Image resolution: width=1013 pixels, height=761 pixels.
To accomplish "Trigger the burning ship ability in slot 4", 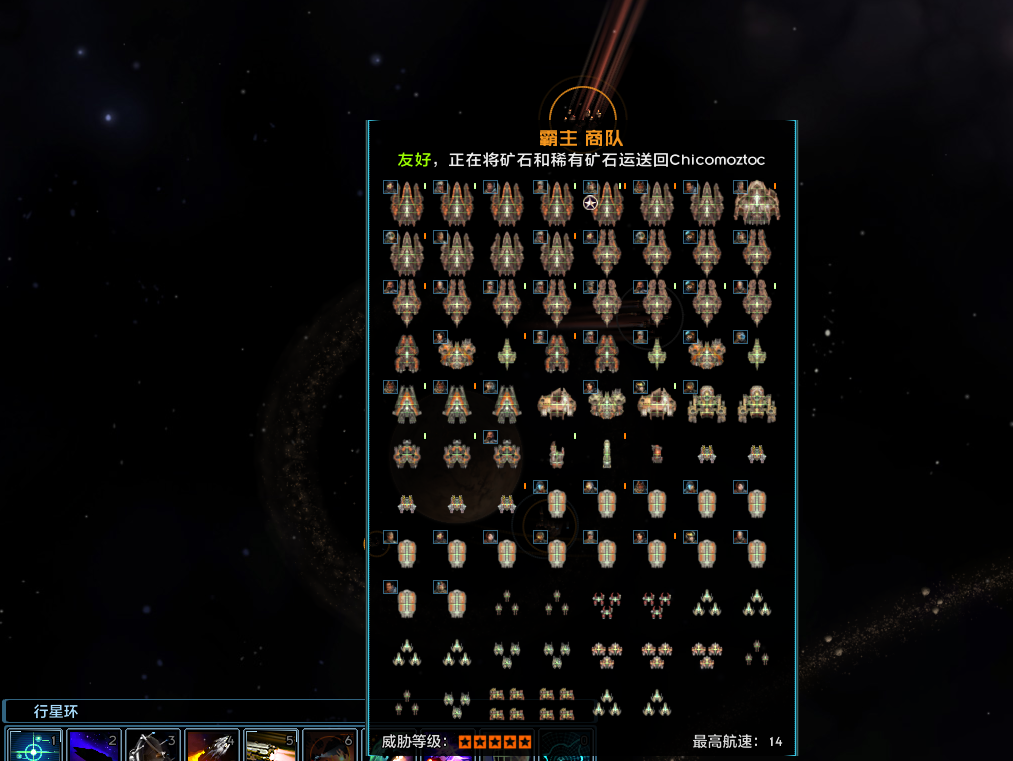I will tap(212, 746).
